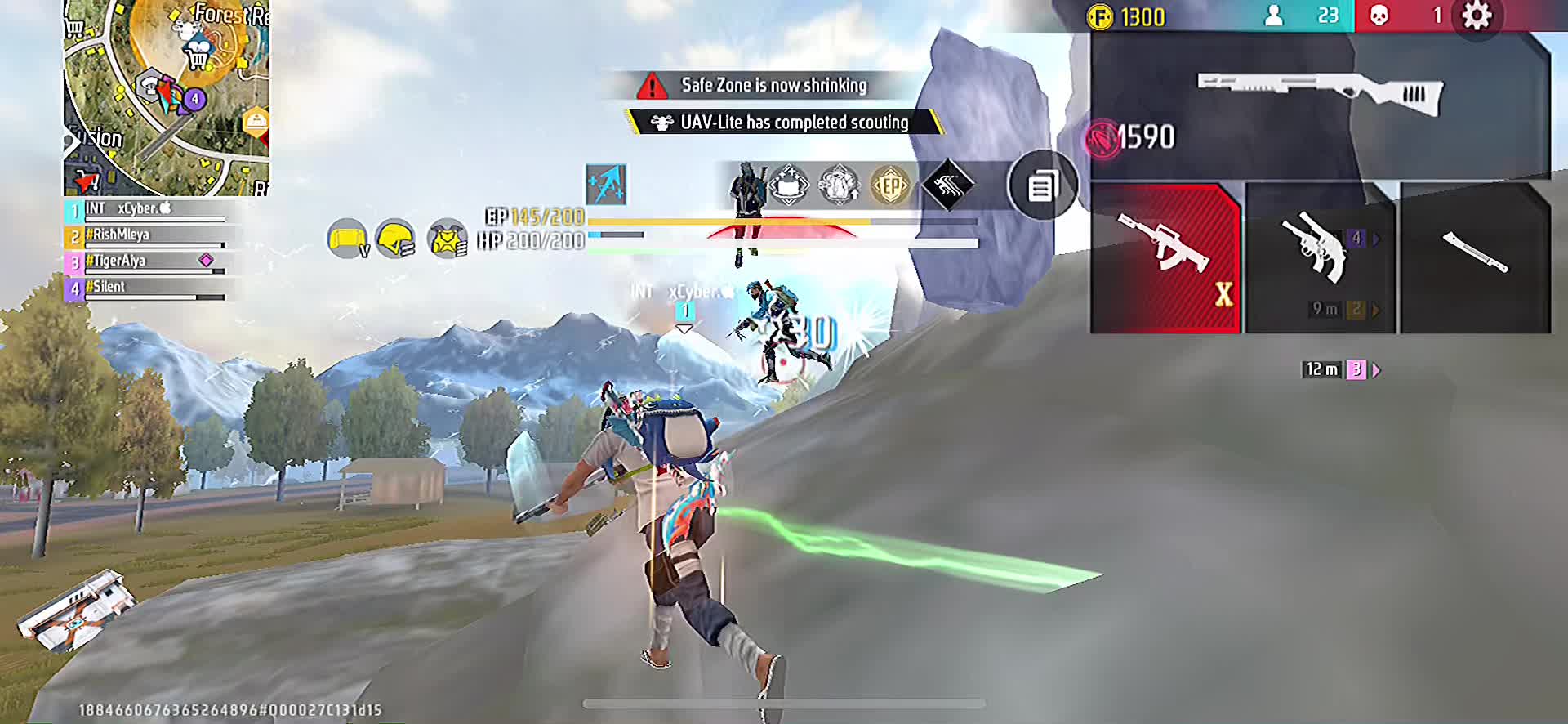Switch to the red assault rifle slot
This screenshot has height=724, width=1568.
(x=1165, y=257)
